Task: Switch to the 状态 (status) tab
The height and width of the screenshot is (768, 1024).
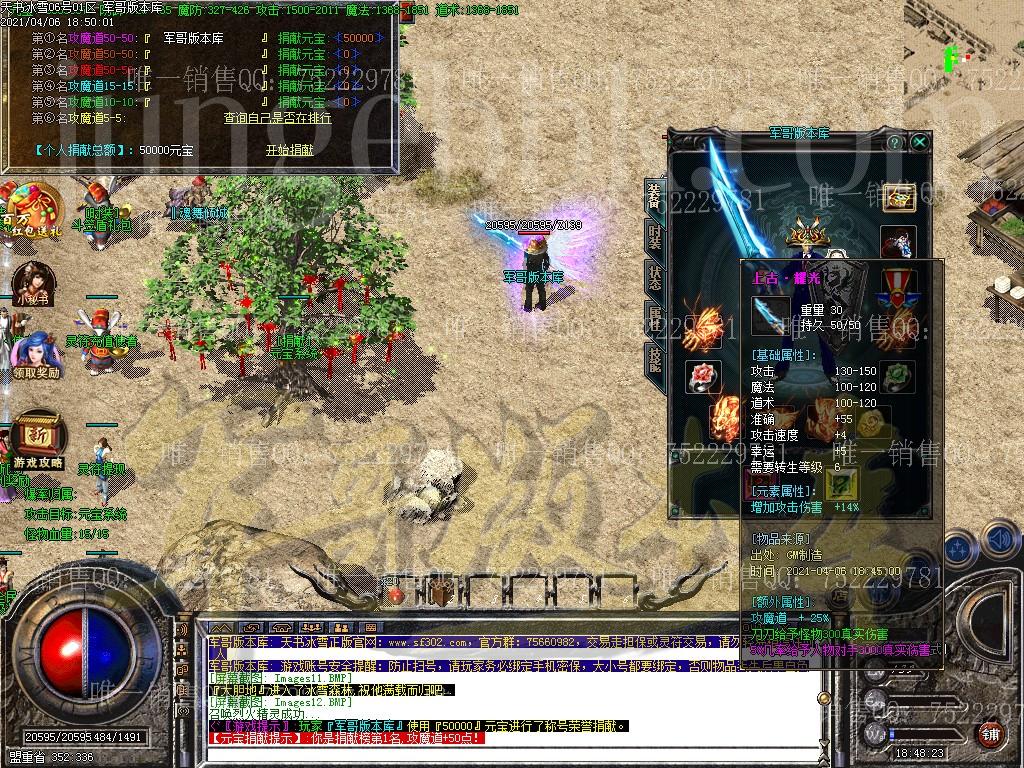Action: tap(655, 277)
